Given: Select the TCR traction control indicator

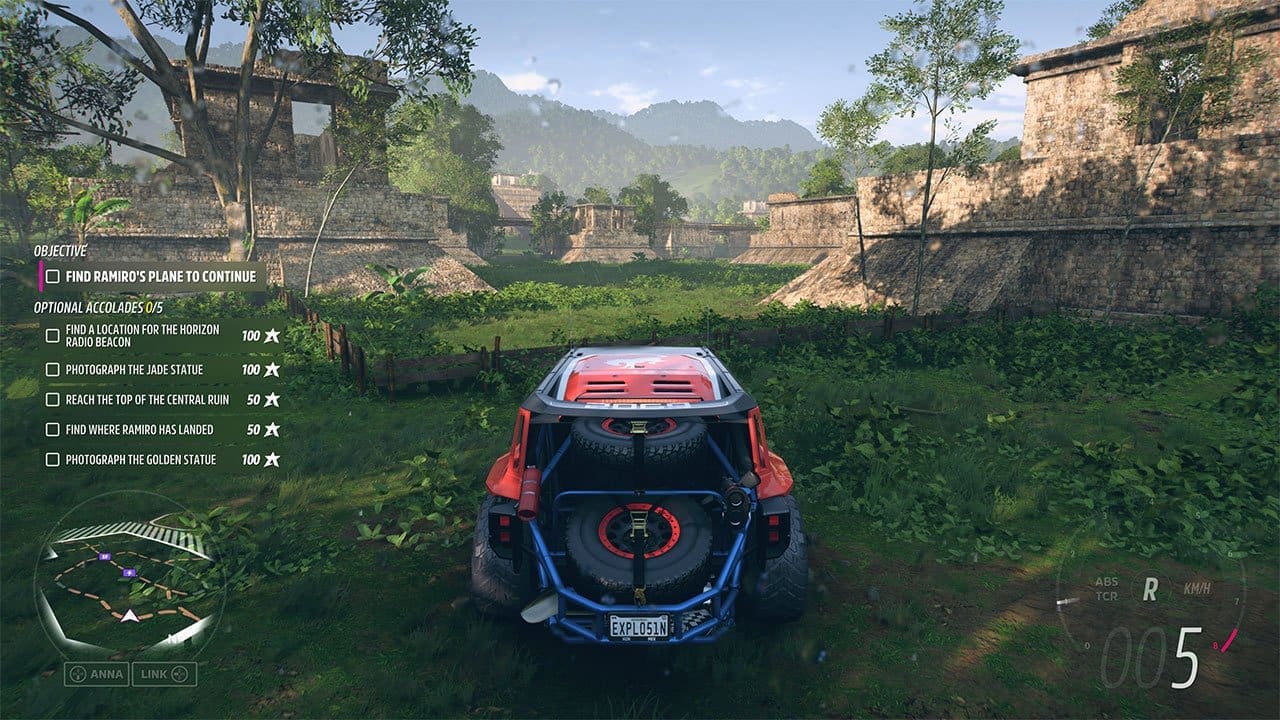Looking at the screenshot, I should click(x=1106, y=596).
